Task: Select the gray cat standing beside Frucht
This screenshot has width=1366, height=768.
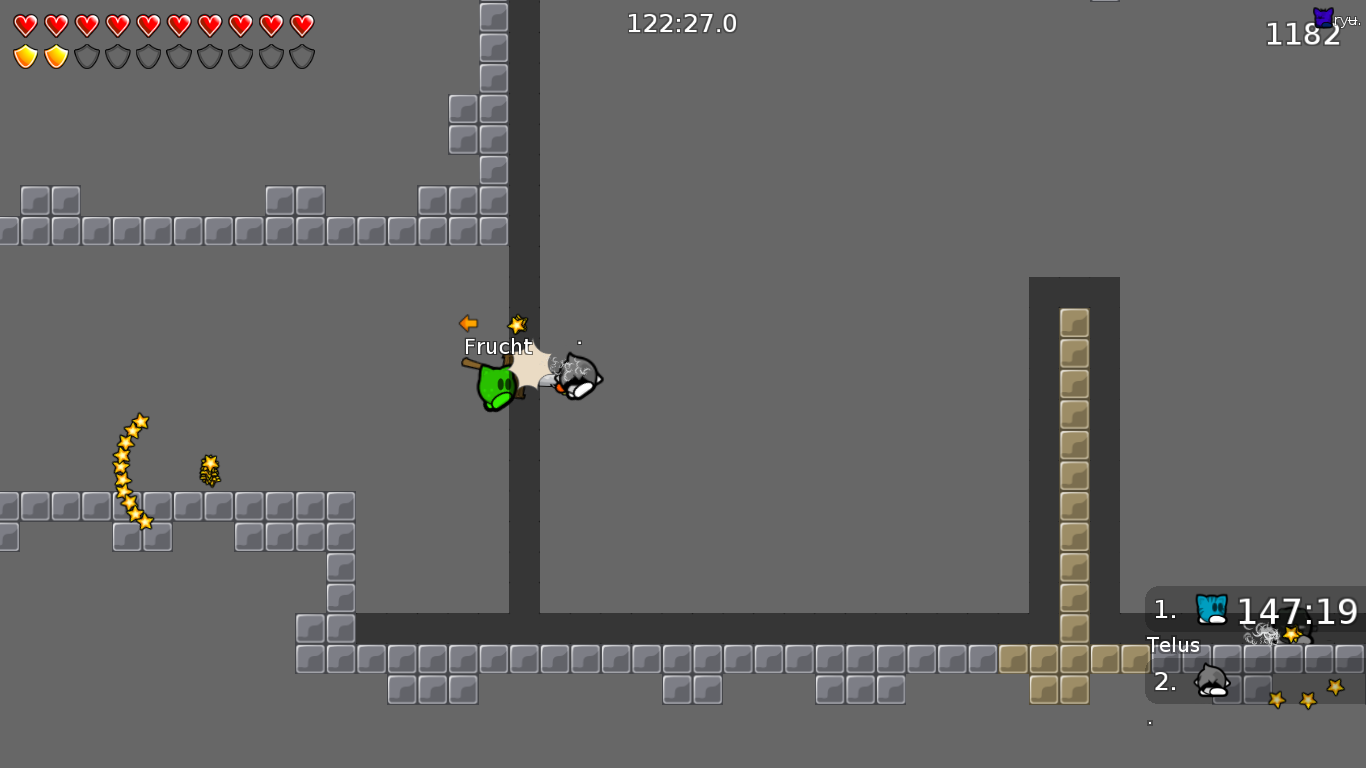Action: 578,377
